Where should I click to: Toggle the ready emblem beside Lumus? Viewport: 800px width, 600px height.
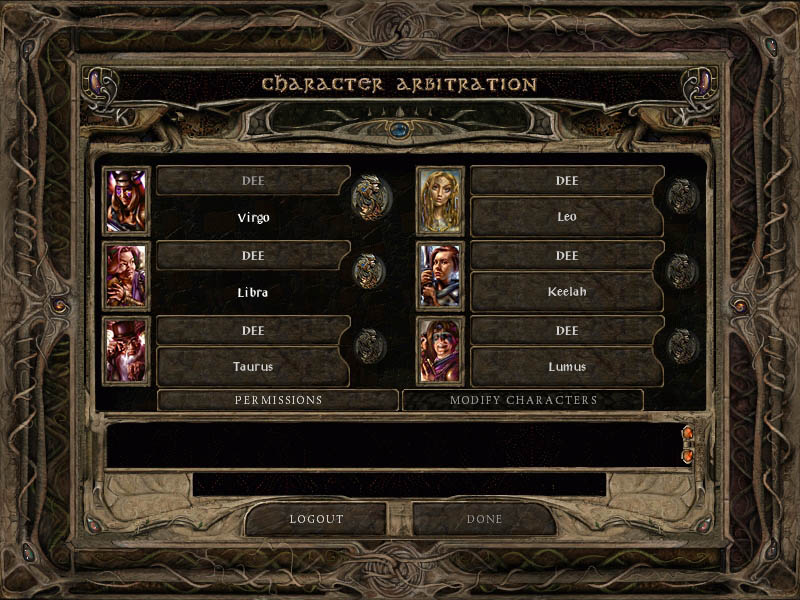684,347
